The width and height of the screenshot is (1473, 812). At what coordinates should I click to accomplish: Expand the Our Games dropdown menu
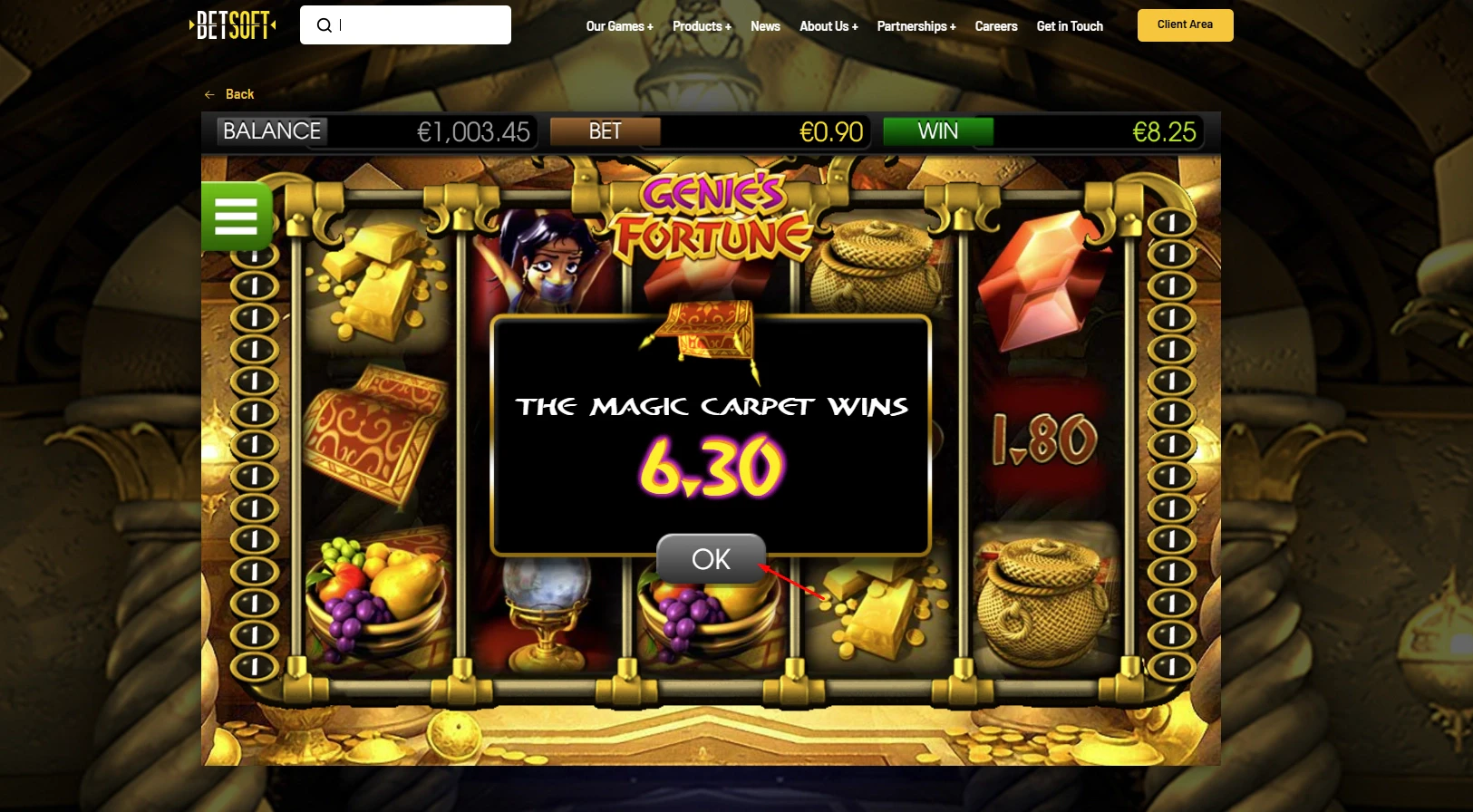(x=620, y=26)
